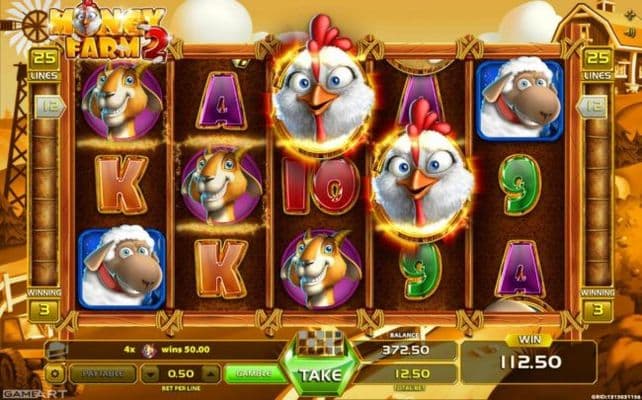Open settings with the gear icon
This screenshot has height=400, width=642.
(55, 373)
